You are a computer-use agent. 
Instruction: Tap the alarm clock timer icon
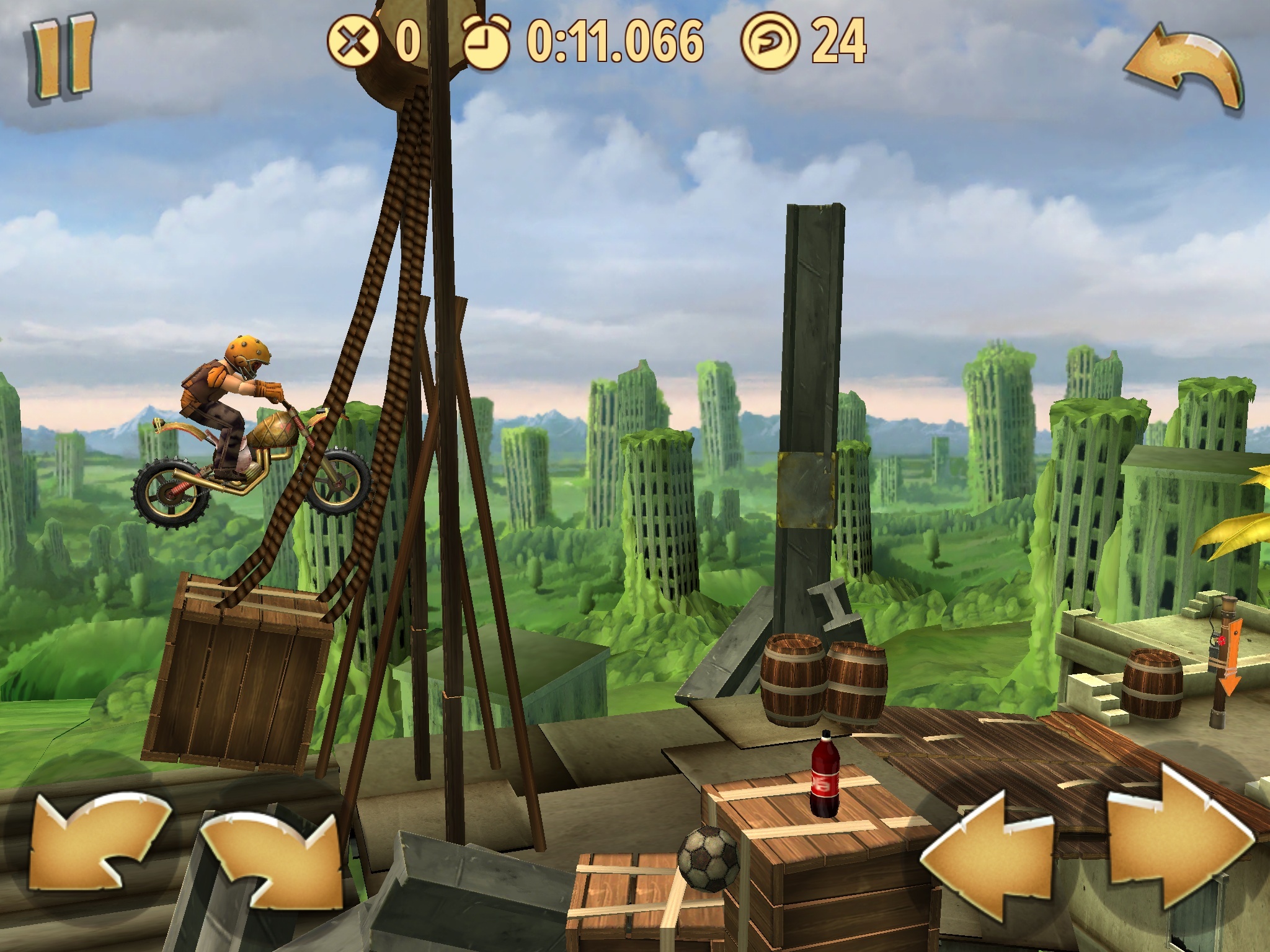click(487, 42)
